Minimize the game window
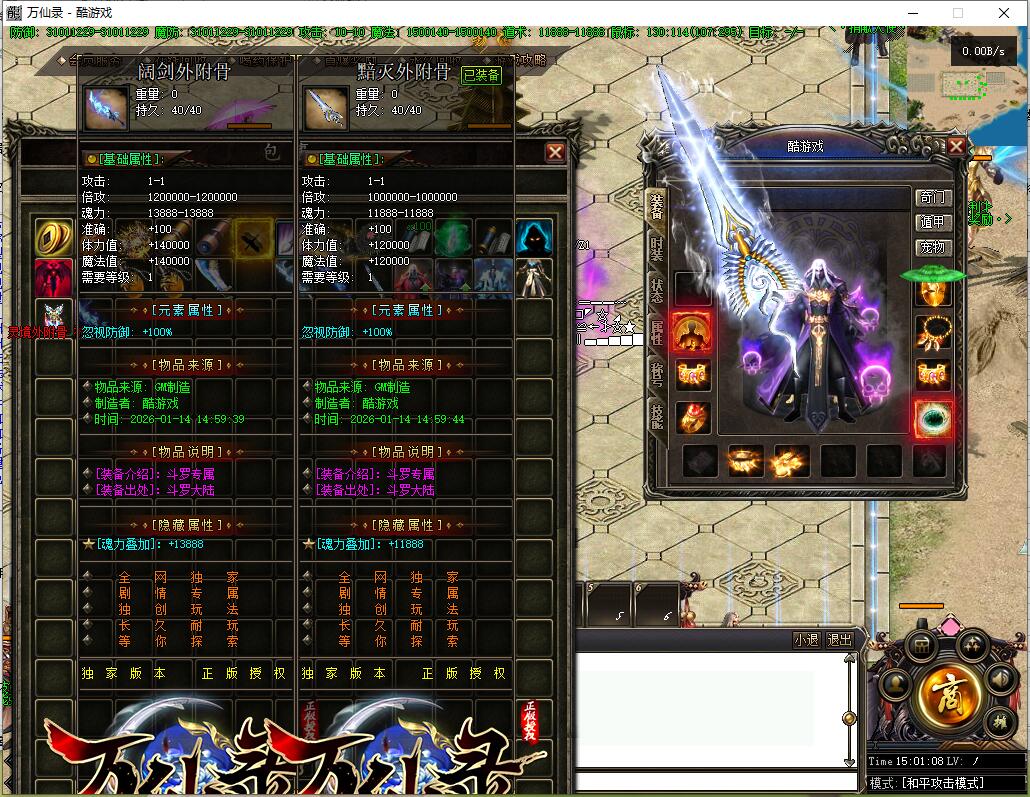The width and height of the screenshot is (1030, 797). coord(912,13)
